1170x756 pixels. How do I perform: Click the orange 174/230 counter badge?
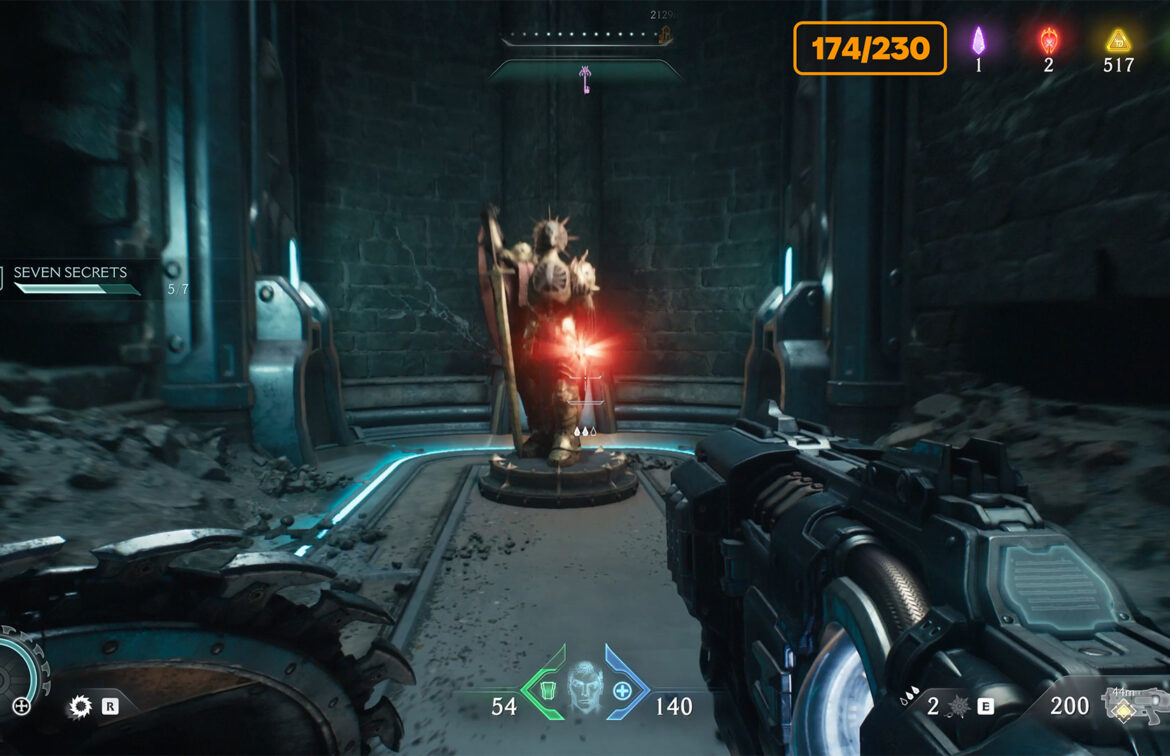(x=870, y=48)
